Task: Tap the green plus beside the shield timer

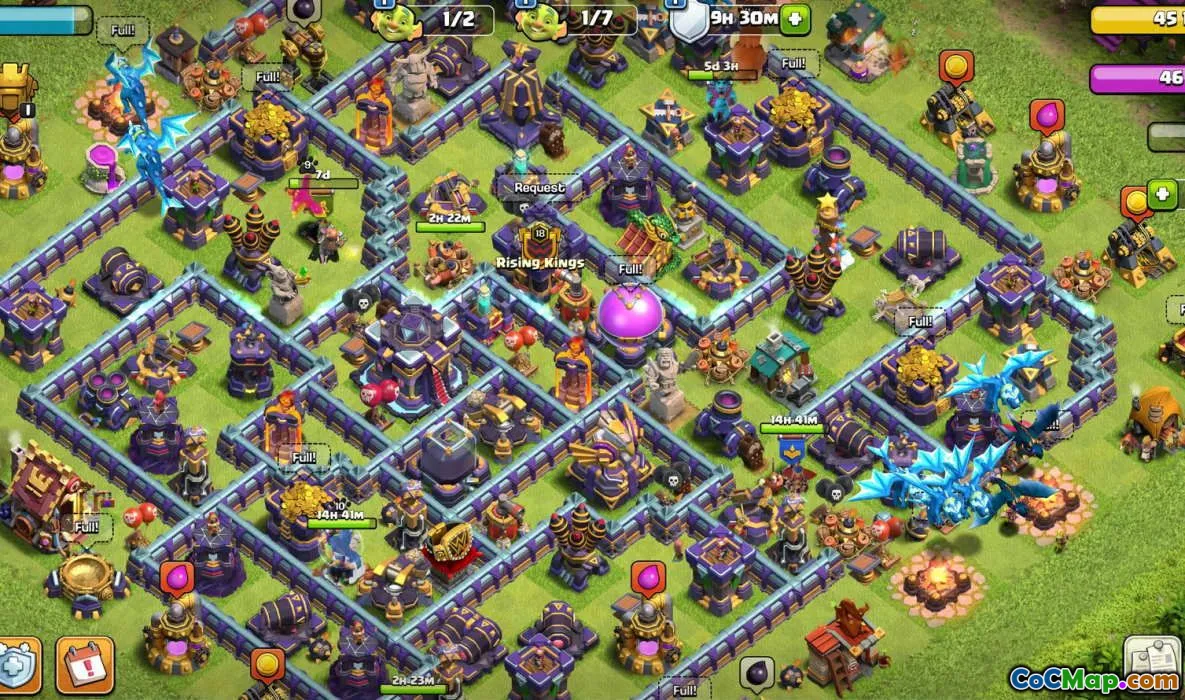Action: coord(795,19)
